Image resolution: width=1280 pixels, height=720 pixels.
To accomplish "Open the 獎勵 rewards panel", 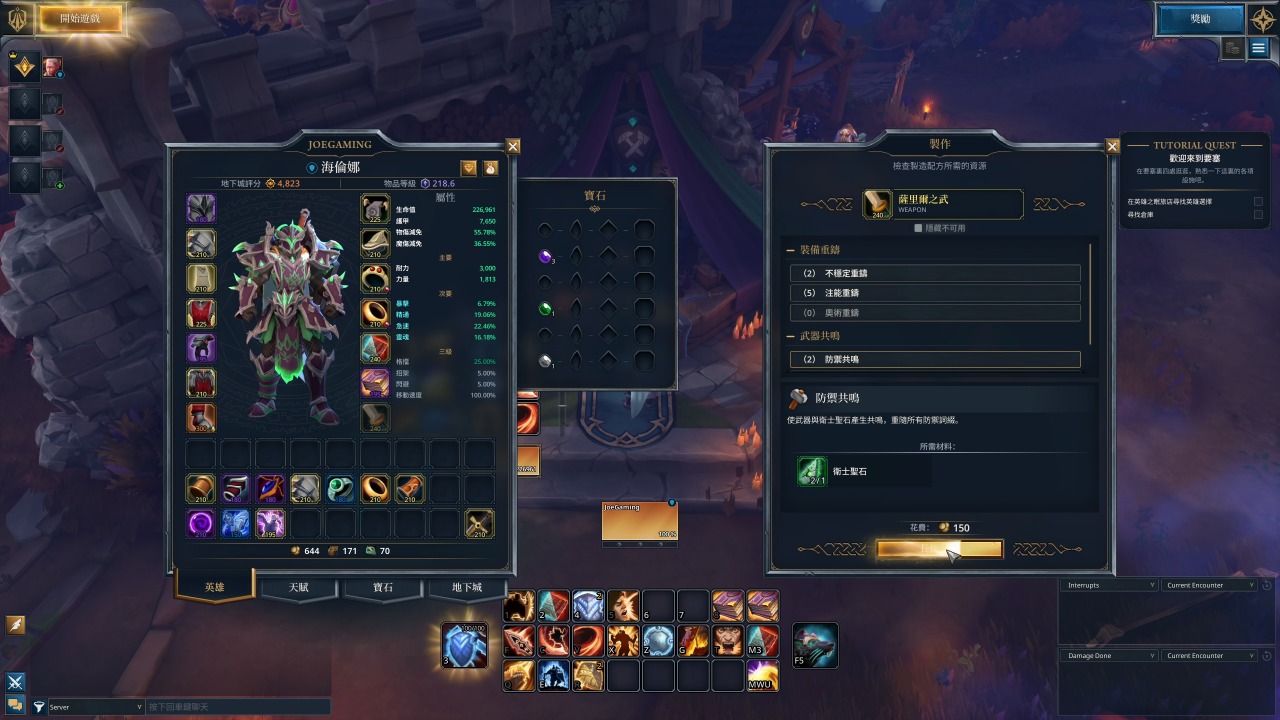I will tap(1200, 18).
